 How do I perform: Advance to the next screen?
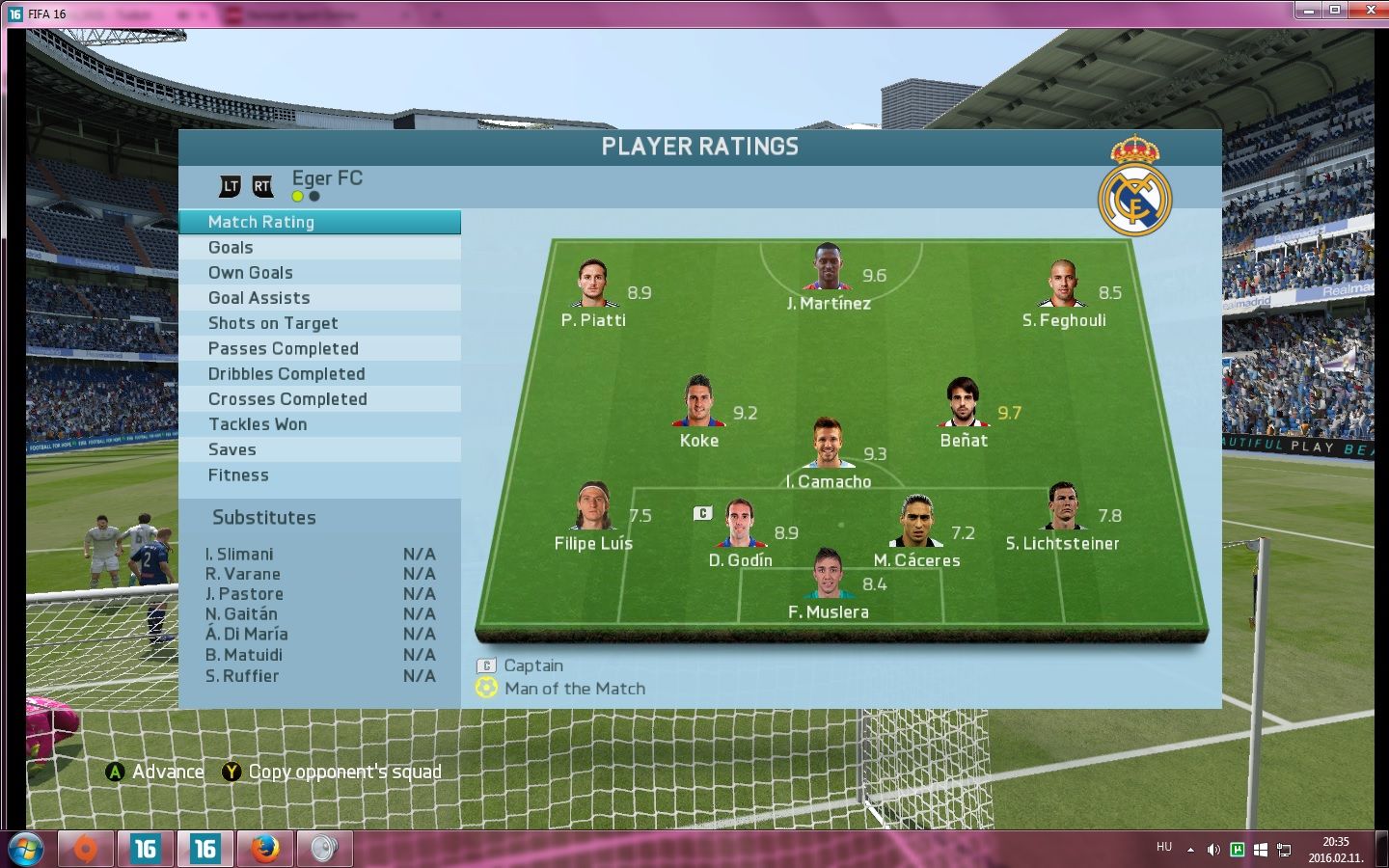[x=155, y=772]
